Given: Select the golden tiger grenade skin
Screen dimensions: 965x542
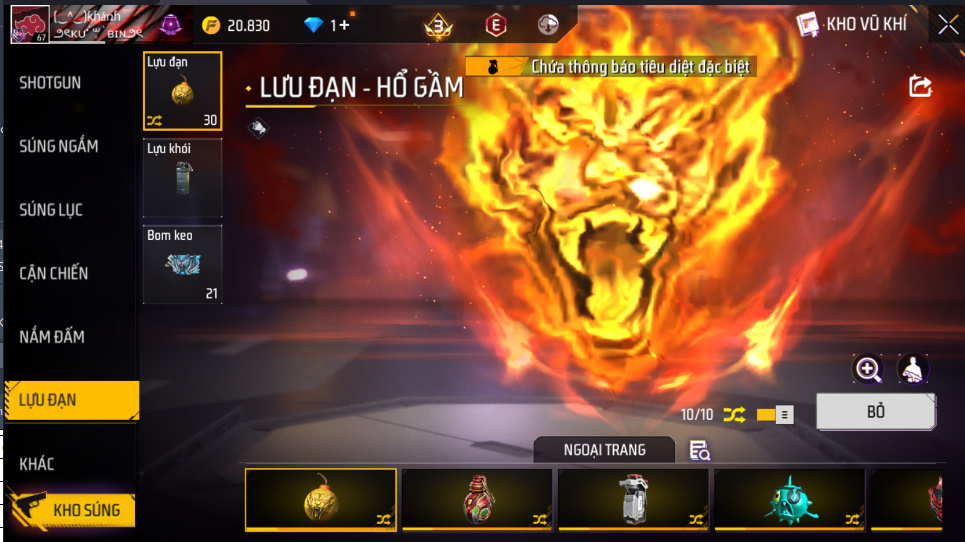Looking at the screenshot, I should click(320, 498).
